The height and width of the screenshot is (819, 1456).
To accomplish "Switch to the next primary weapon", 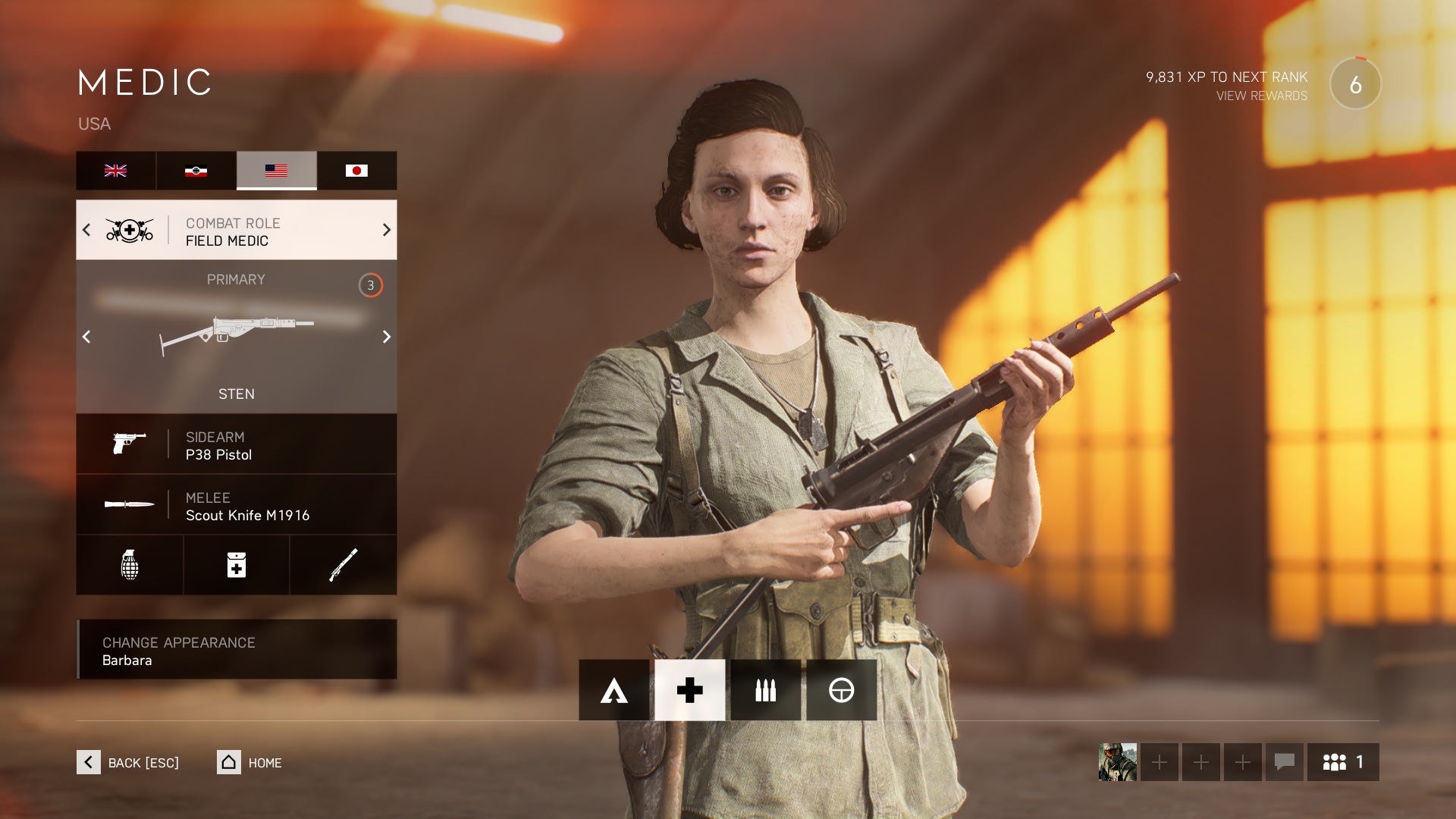I will coord(386,337).
